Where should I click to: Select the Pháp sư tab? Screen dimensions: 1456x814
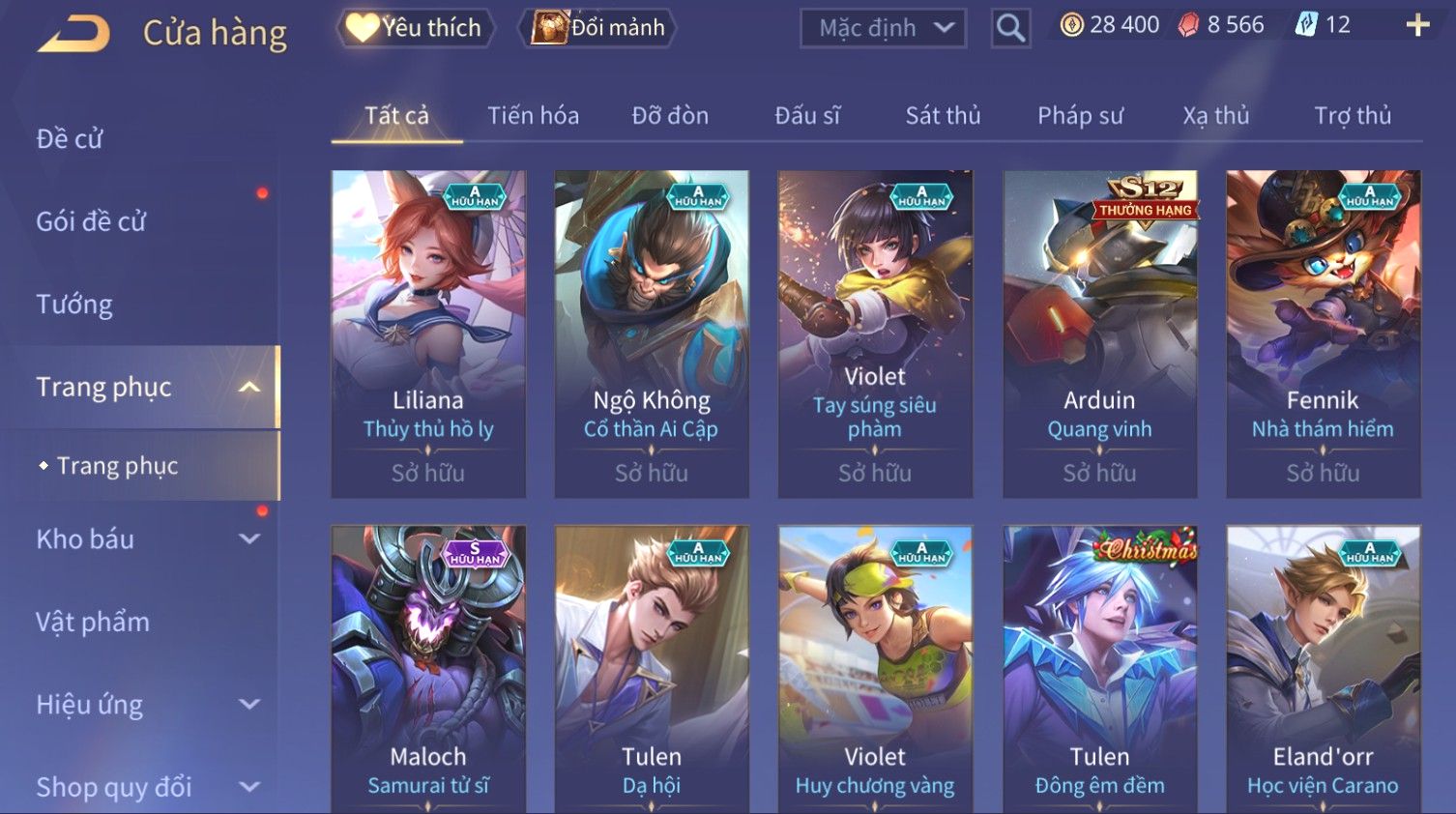pos(1080,116)
